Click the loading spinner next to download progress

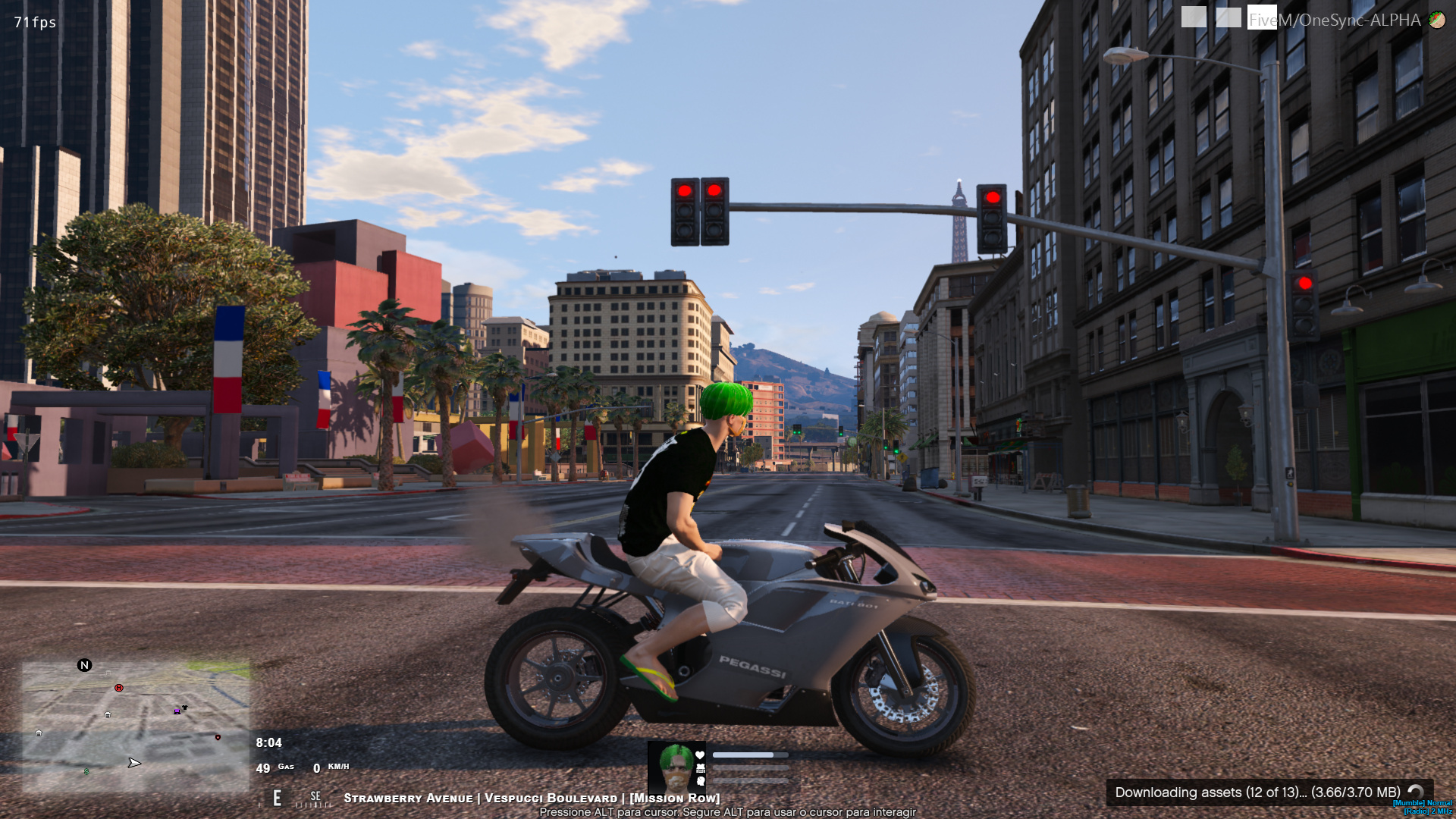(1415, 793)
